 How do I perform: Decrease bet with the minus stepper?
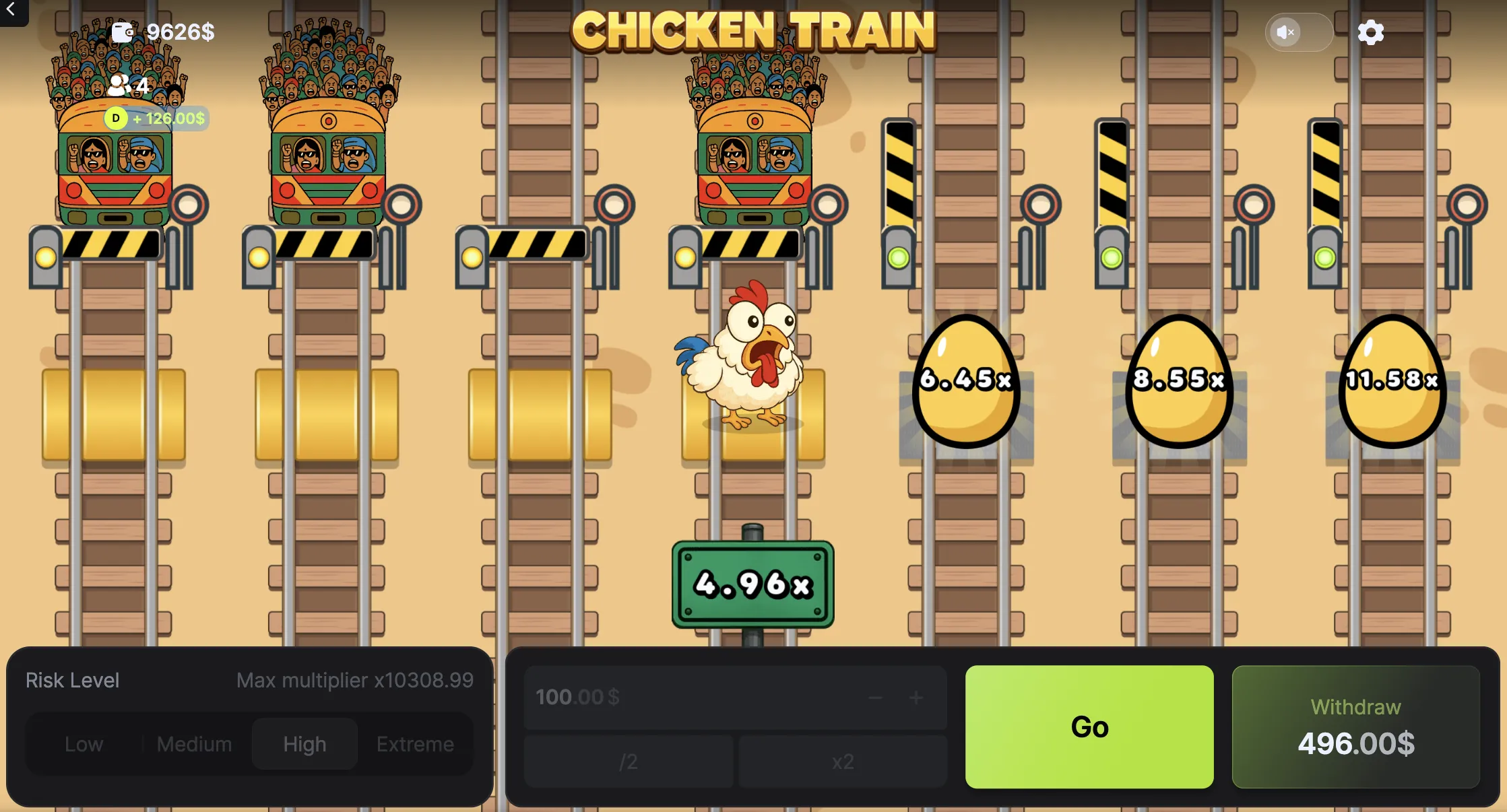click(876, 698)
